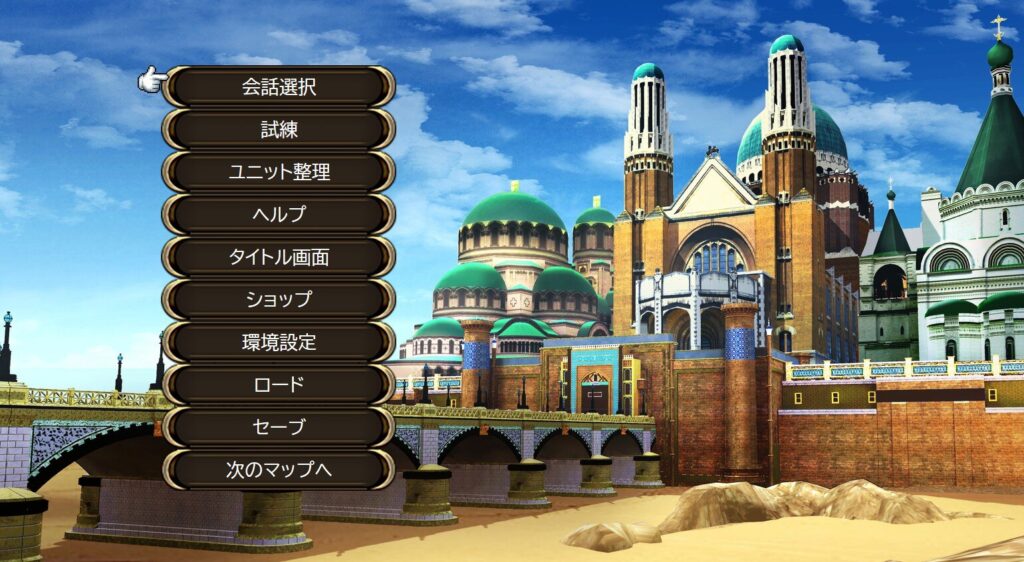
Task: Open the 会話選択 menu entry
Action: [278, 87]
